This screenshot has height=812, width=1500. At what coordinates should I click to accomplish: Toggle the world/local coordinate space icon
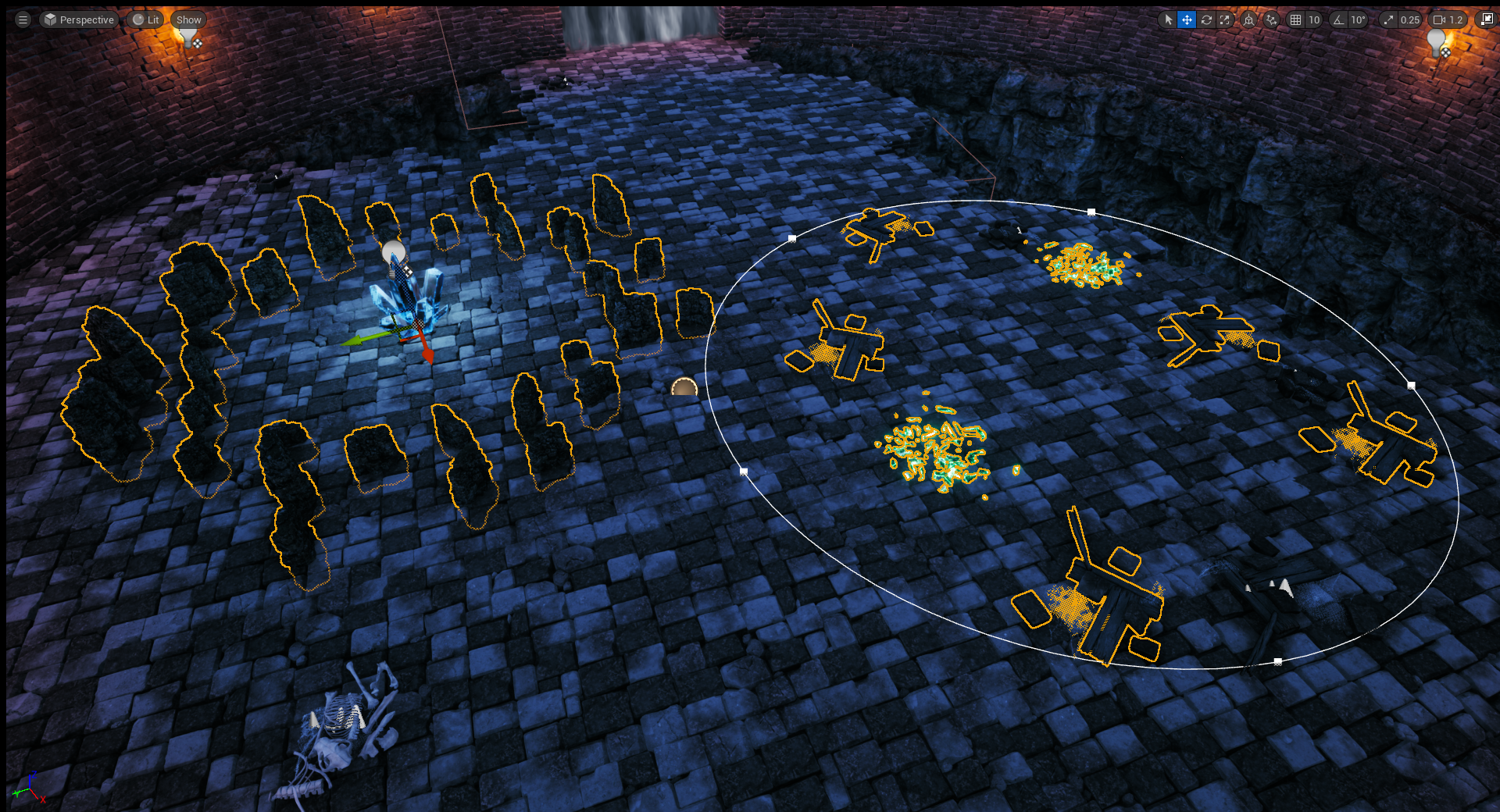pos(1249,20)
